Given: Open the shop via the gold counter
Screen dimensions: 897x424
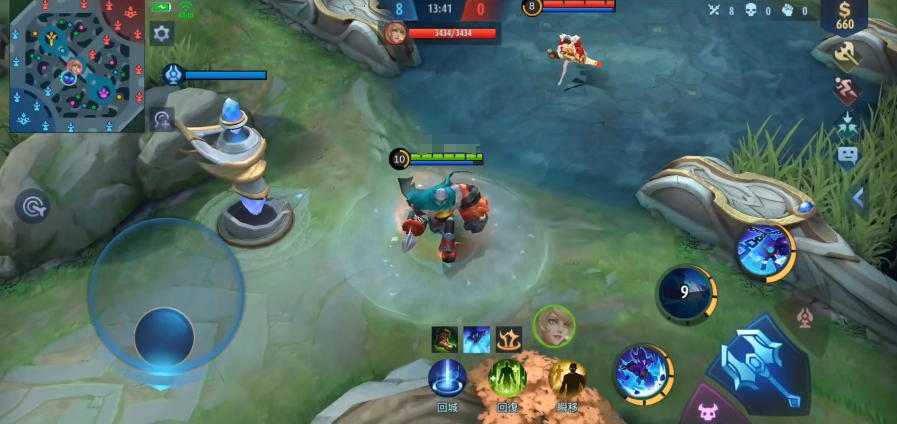Looking at the screenshot, I should [845, 16].
